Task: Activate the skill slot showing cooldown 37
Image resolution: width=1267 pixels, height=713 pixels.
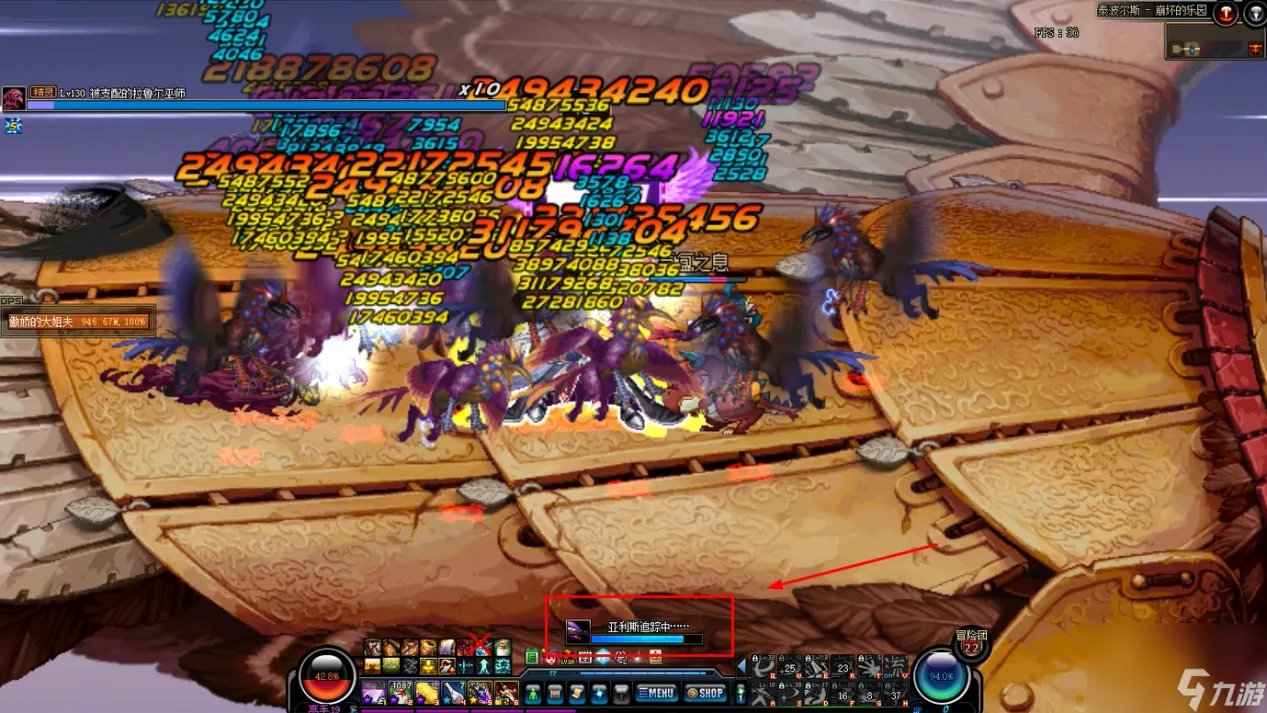Action: click(895, 693)
